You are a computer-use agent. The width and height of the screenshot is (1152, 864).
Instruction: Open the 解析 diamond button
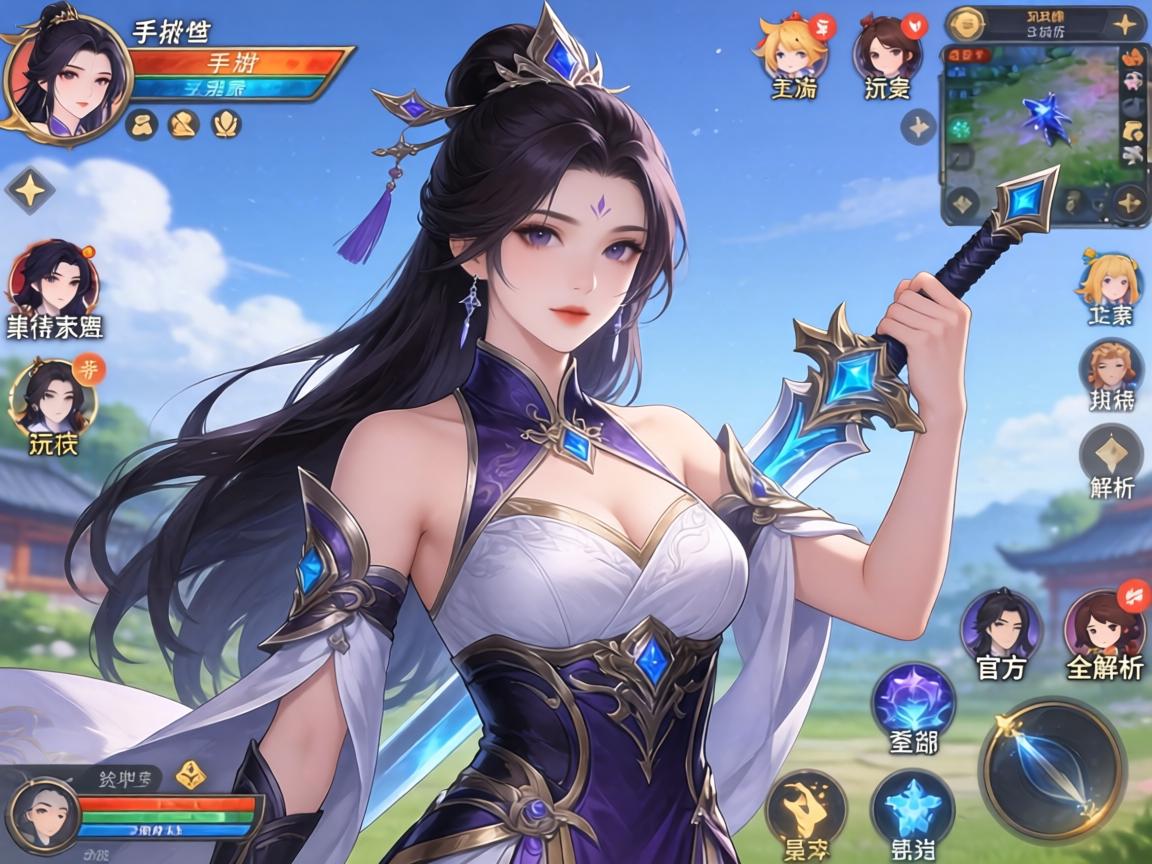(x=1111, y=455)
